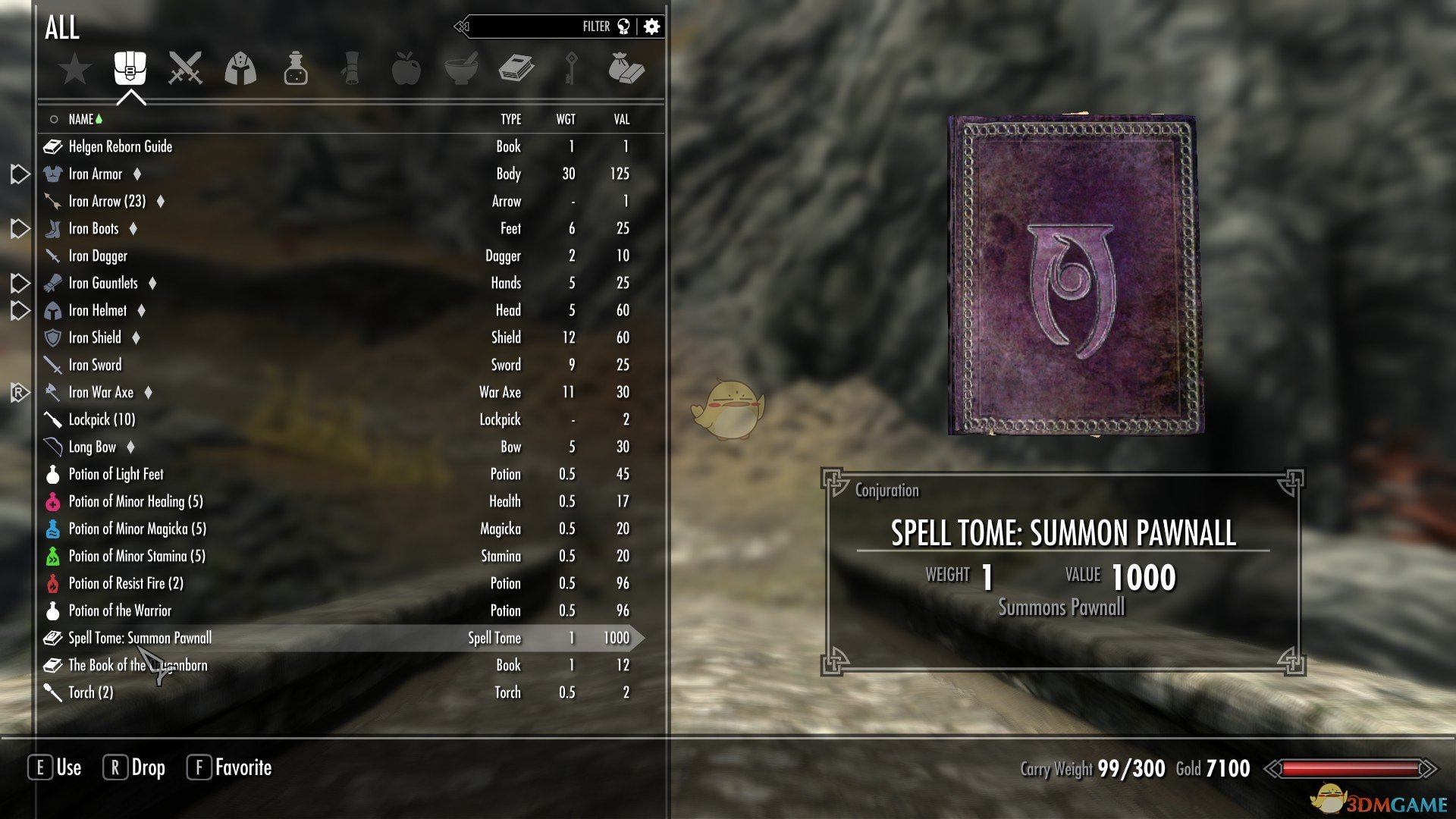Sort the list by the WGT column
1456x819 pixels.
(x=566, y=119)
